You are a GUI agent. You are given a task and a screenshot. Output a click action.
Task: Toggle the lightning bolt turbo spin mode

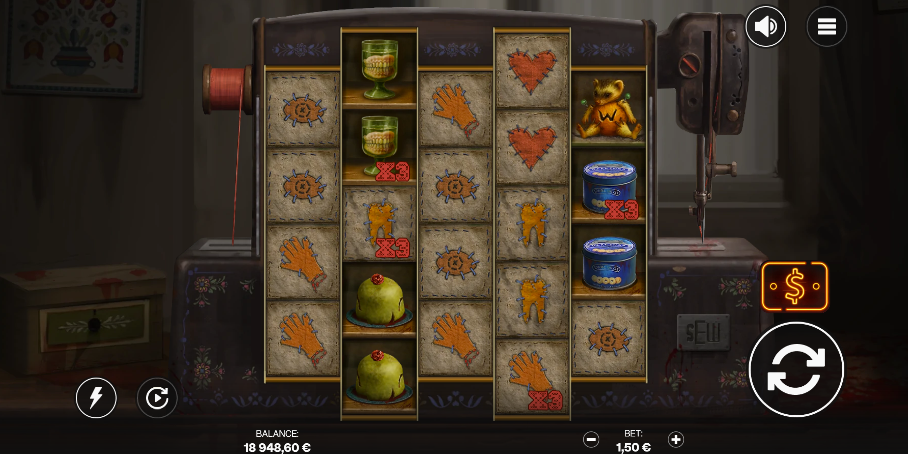pyautogui.click(x=96, y=399)
